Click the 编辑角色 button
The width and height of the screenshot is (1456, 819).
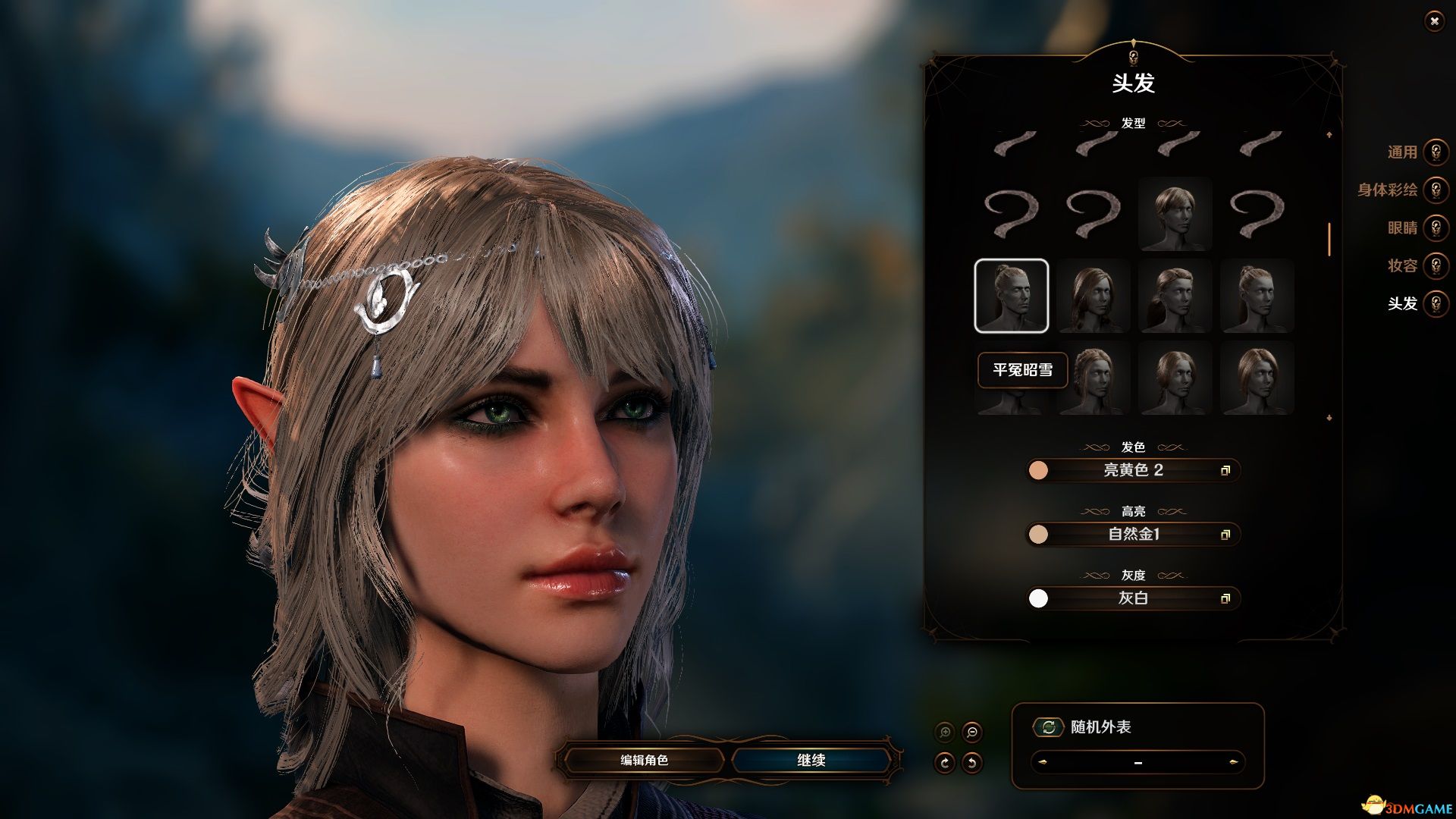(644, 760)
